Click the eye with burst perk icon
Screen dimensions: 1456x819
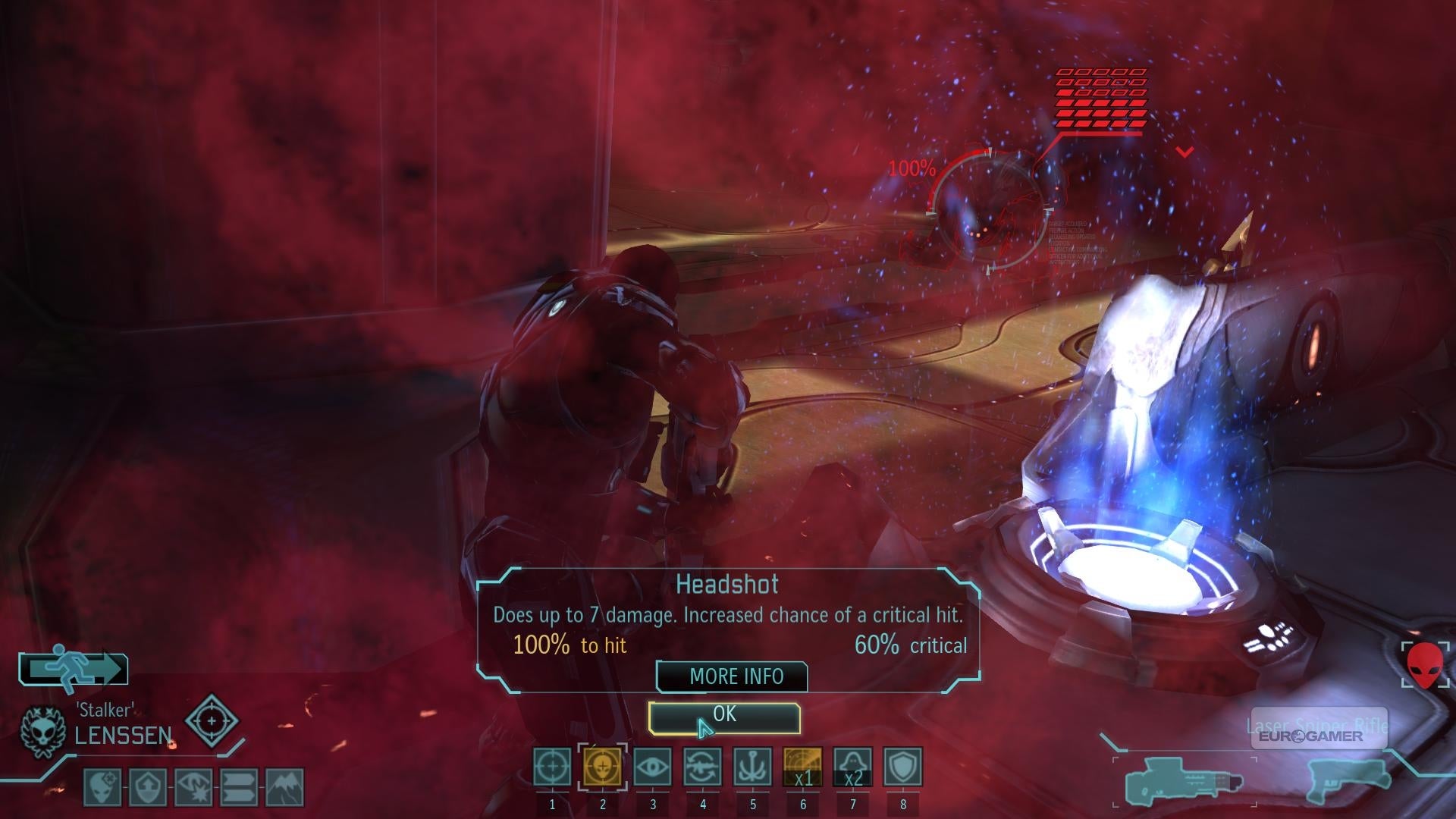coord(194,788)
